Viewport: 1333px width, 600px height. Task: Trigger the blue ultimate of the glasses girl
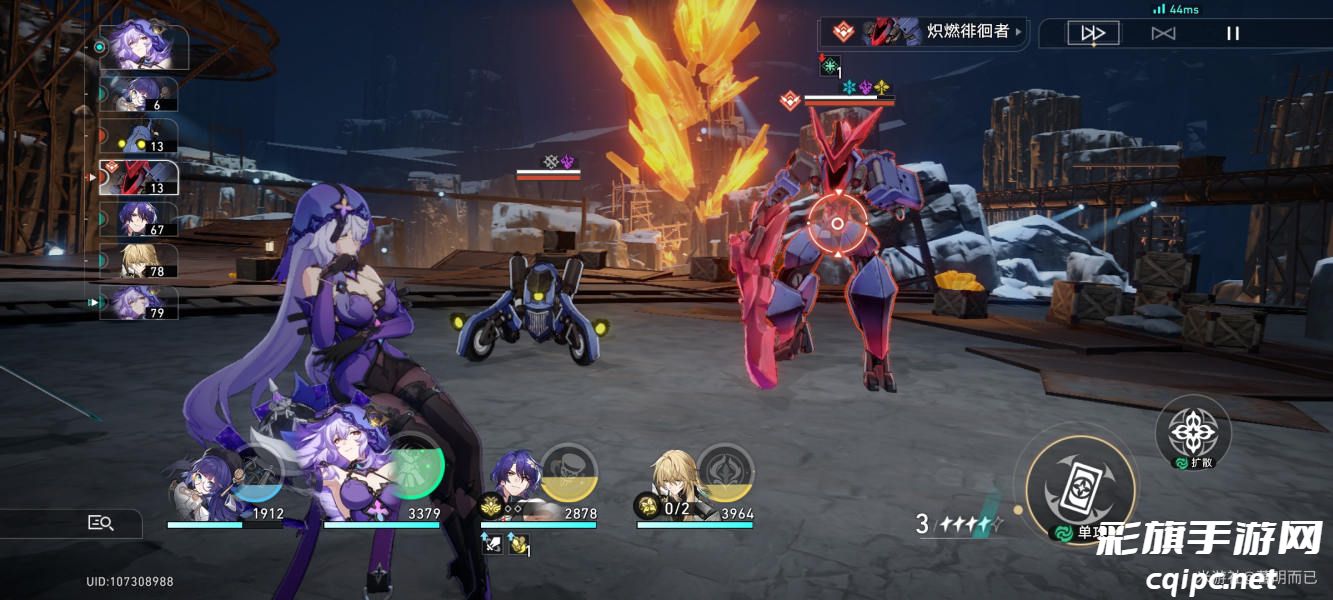coord(257,478)
